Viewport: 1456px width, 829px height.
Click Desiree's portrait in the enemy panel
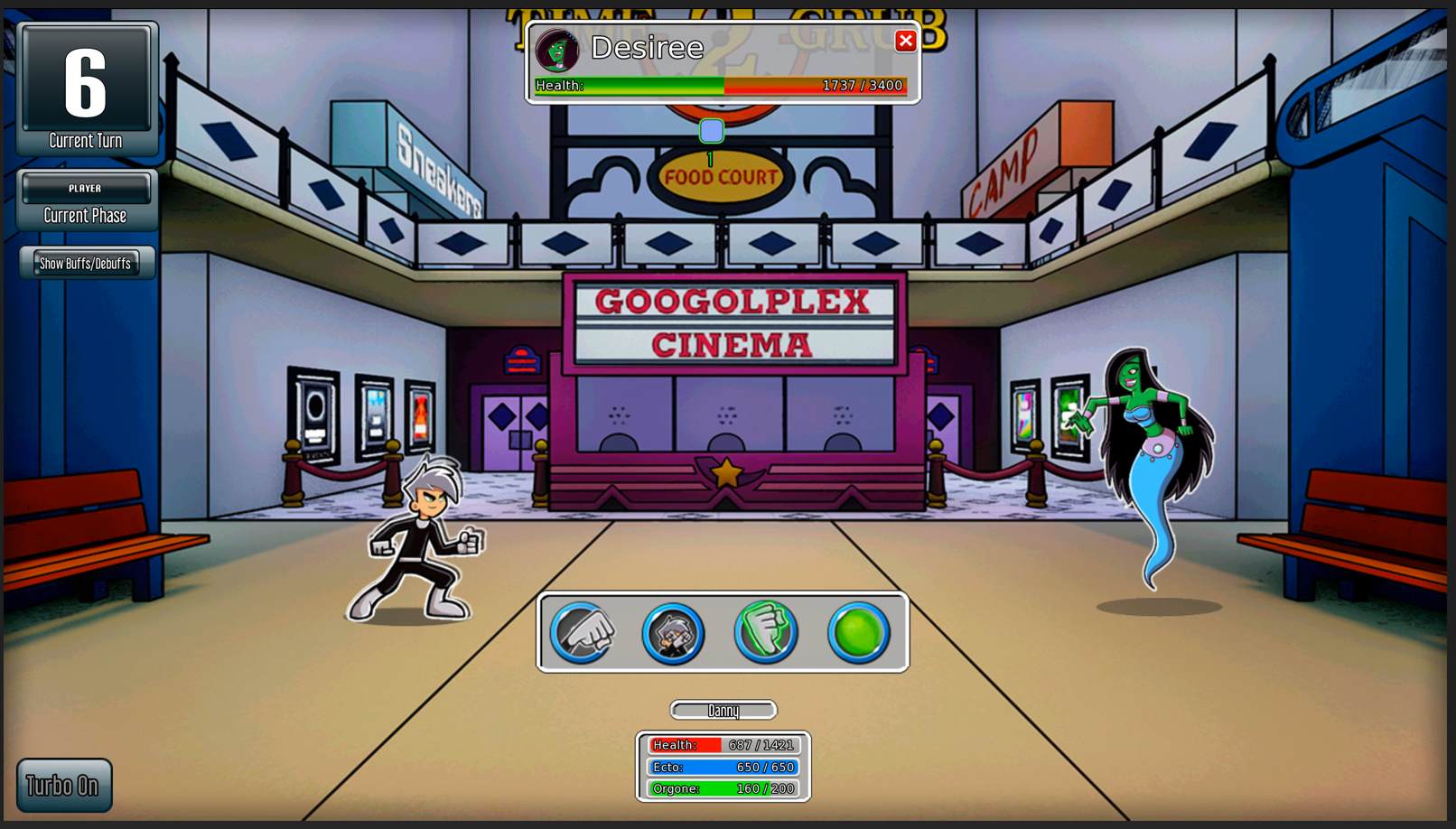pos(556,50)
